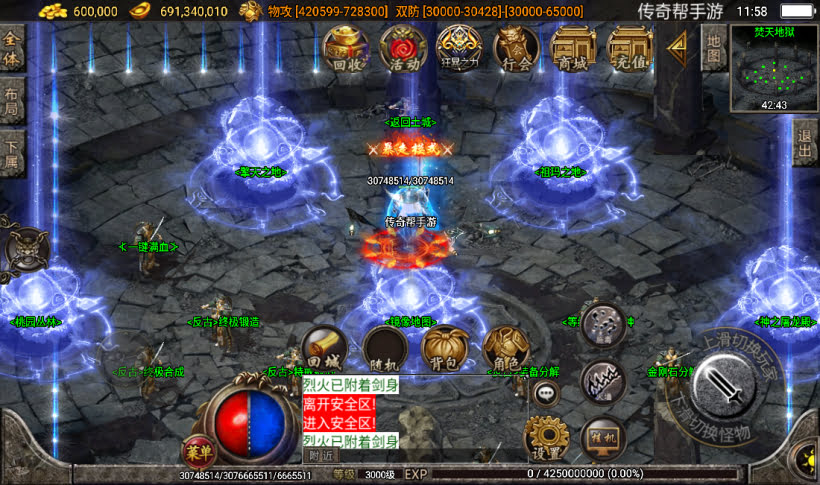Open the 回收 recycle treasure icon

[x=345, y=49]
